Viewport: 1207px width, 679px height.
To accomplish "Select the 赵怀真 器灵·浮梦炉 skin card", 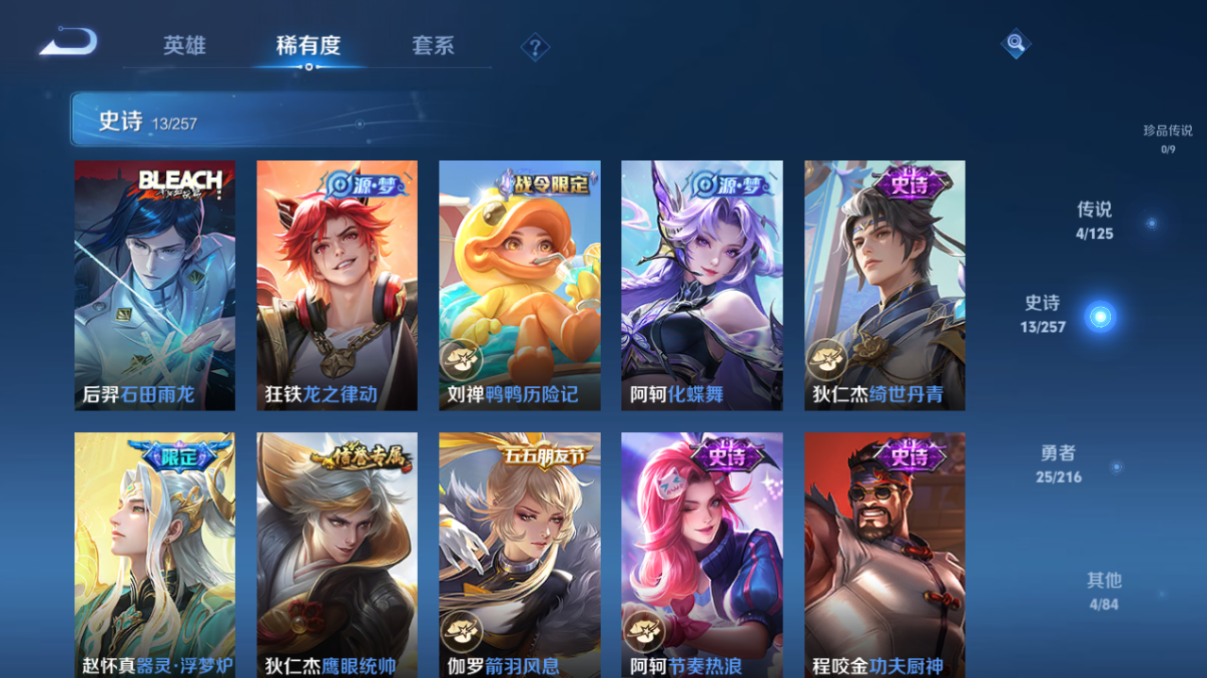I will (155, 555).
